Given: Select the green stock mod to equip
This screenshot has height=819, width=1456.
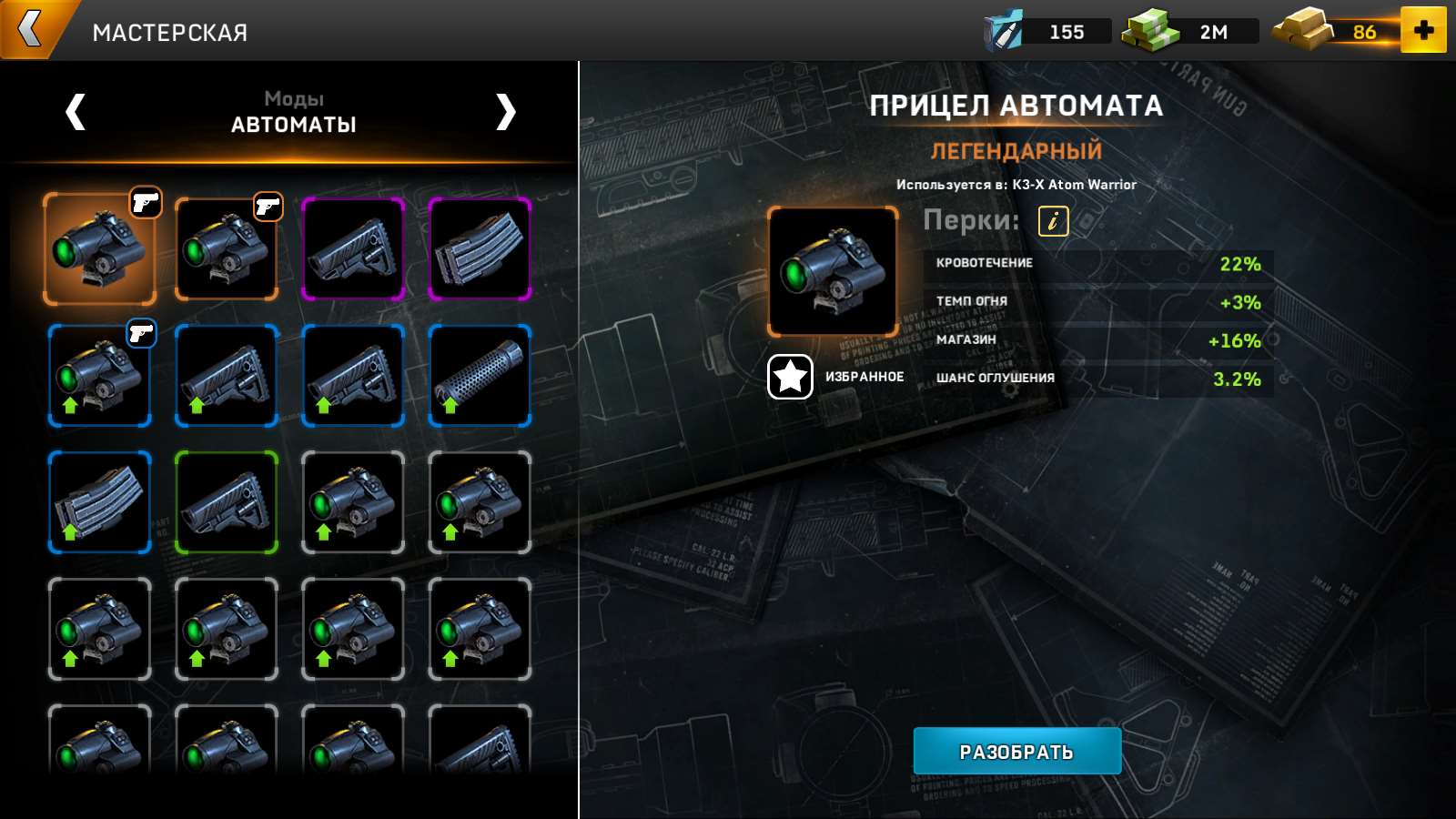Looking at the screenshot, I should [227, 503].
